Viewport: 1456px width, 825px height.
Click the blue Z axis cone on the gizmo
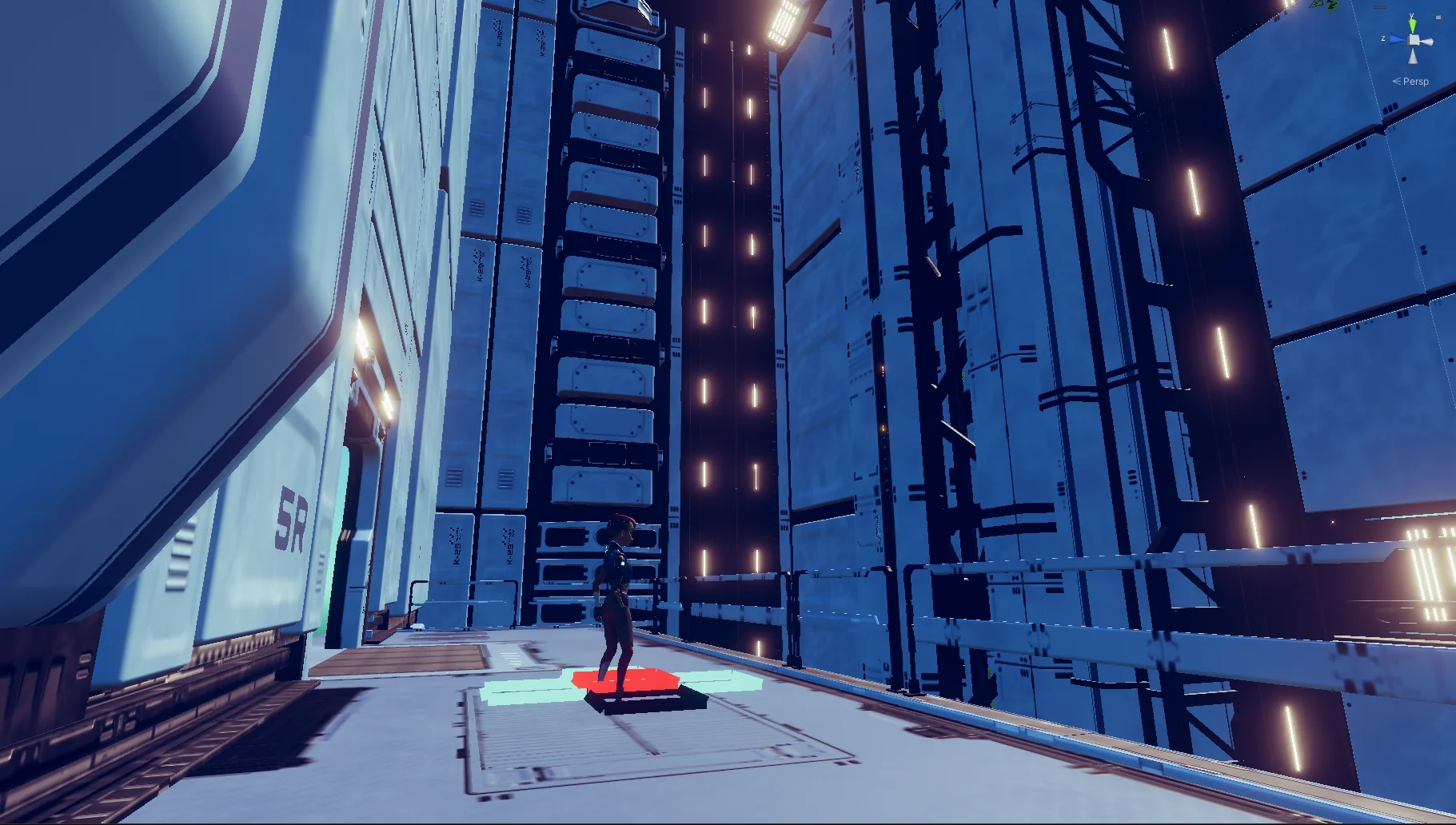click(x=1396, y=38)
